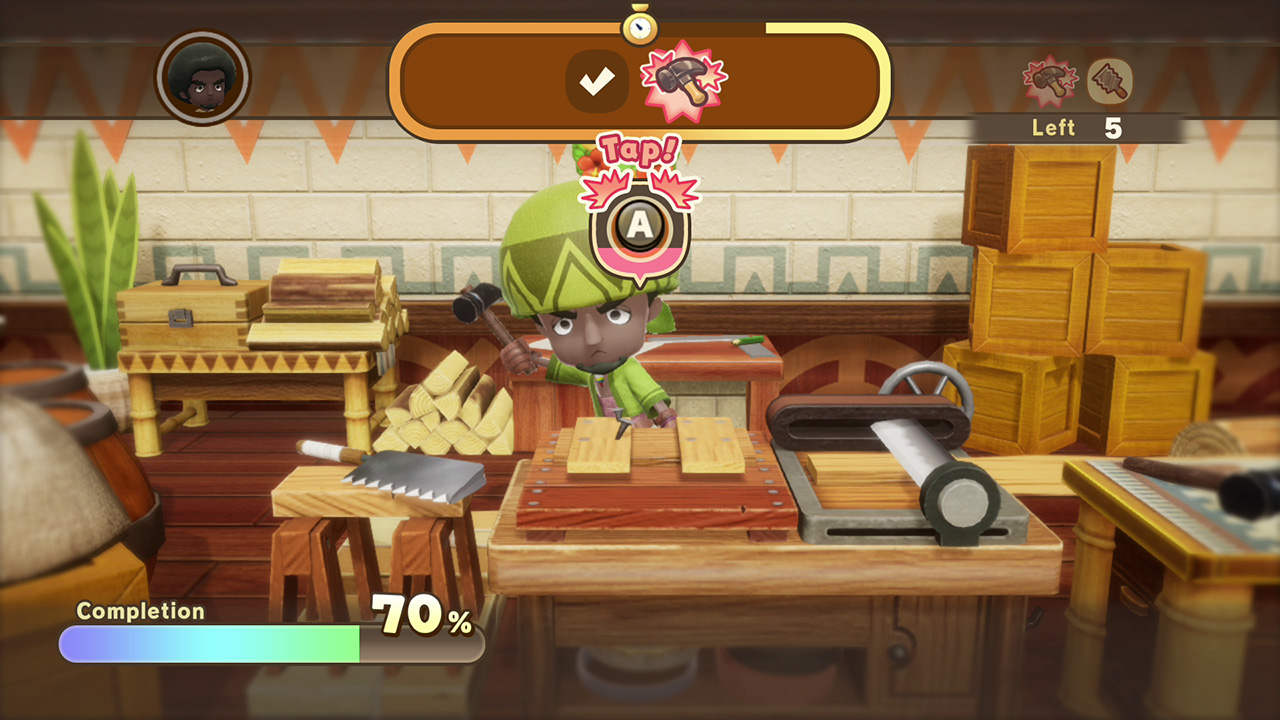
Task: Tap the checkmark in the action bar
Action: [597, 80]
